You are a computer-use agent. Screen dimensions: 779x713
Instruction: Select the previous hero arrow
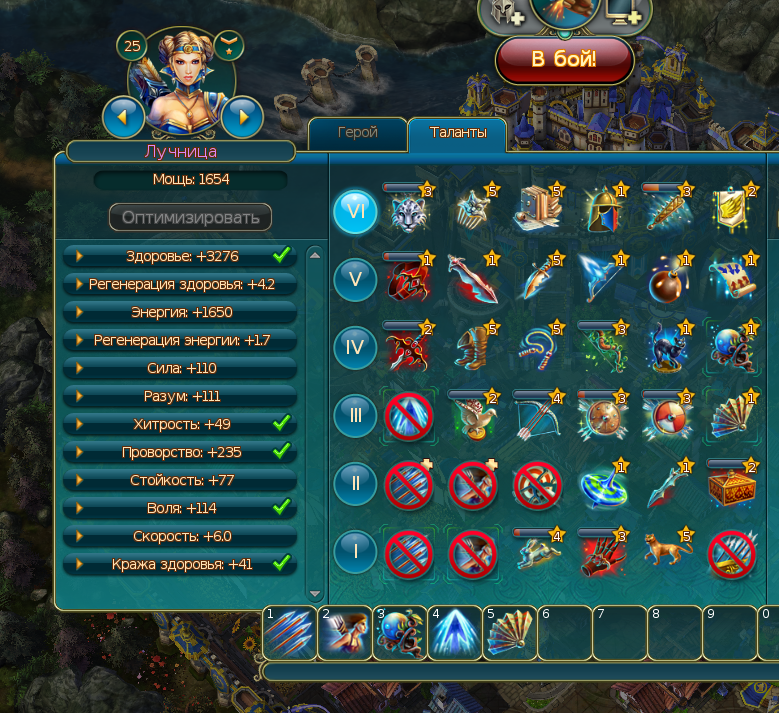point(123,117)
